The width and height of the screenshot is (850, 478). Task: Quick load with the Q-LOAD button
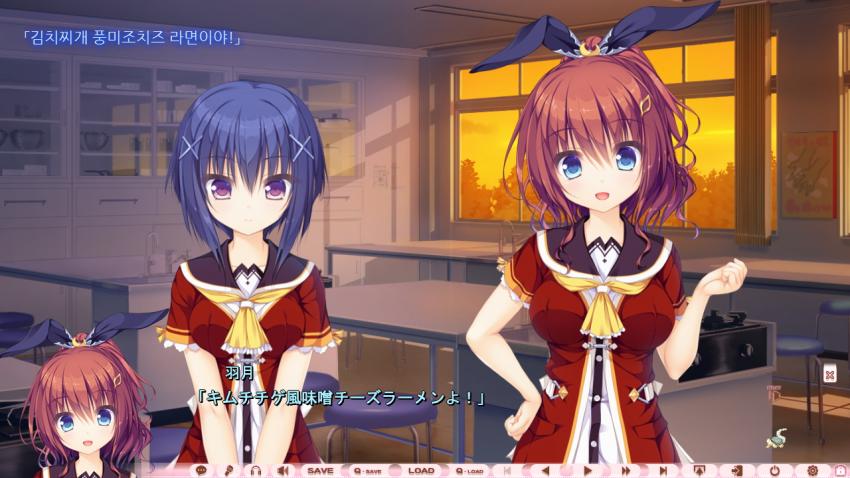click(x=470, y=470)
